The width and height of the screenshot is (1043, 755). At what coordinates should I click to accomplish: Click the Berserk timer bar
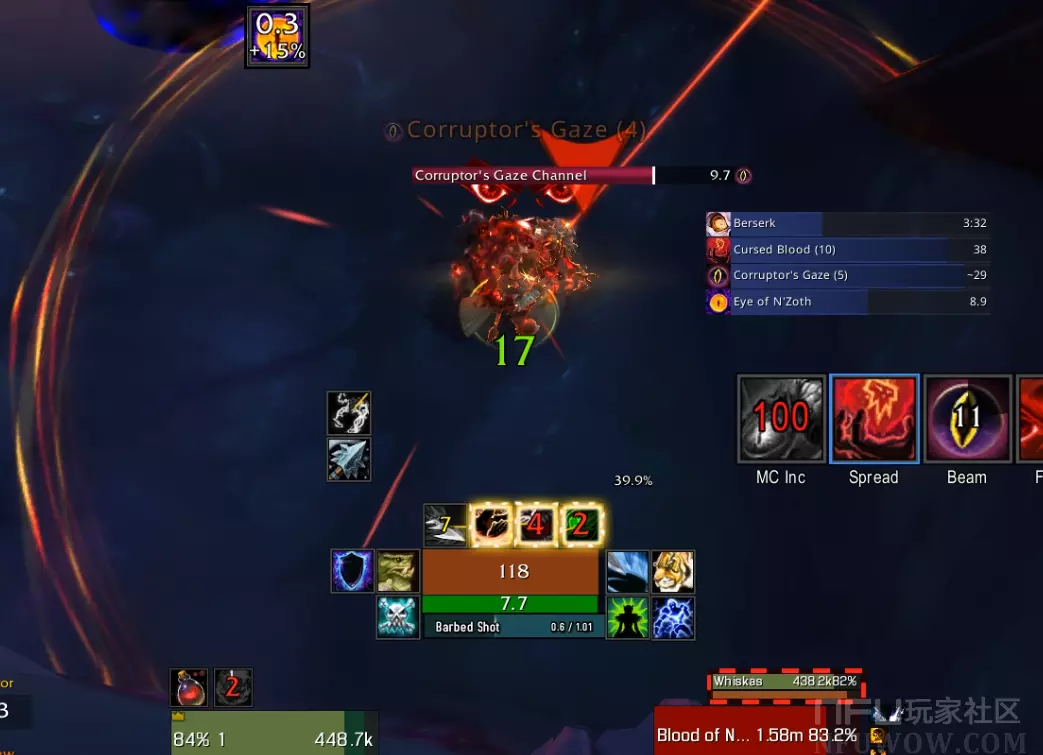847,223
